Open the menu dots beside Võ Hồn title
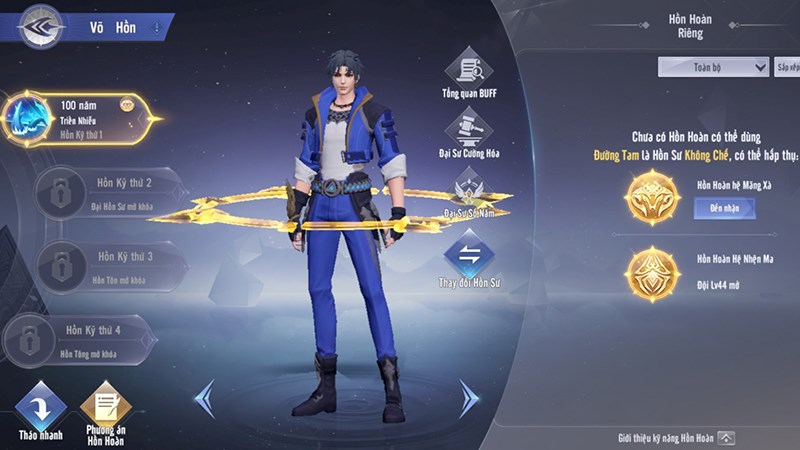800x450 pixels. [156, 28]
